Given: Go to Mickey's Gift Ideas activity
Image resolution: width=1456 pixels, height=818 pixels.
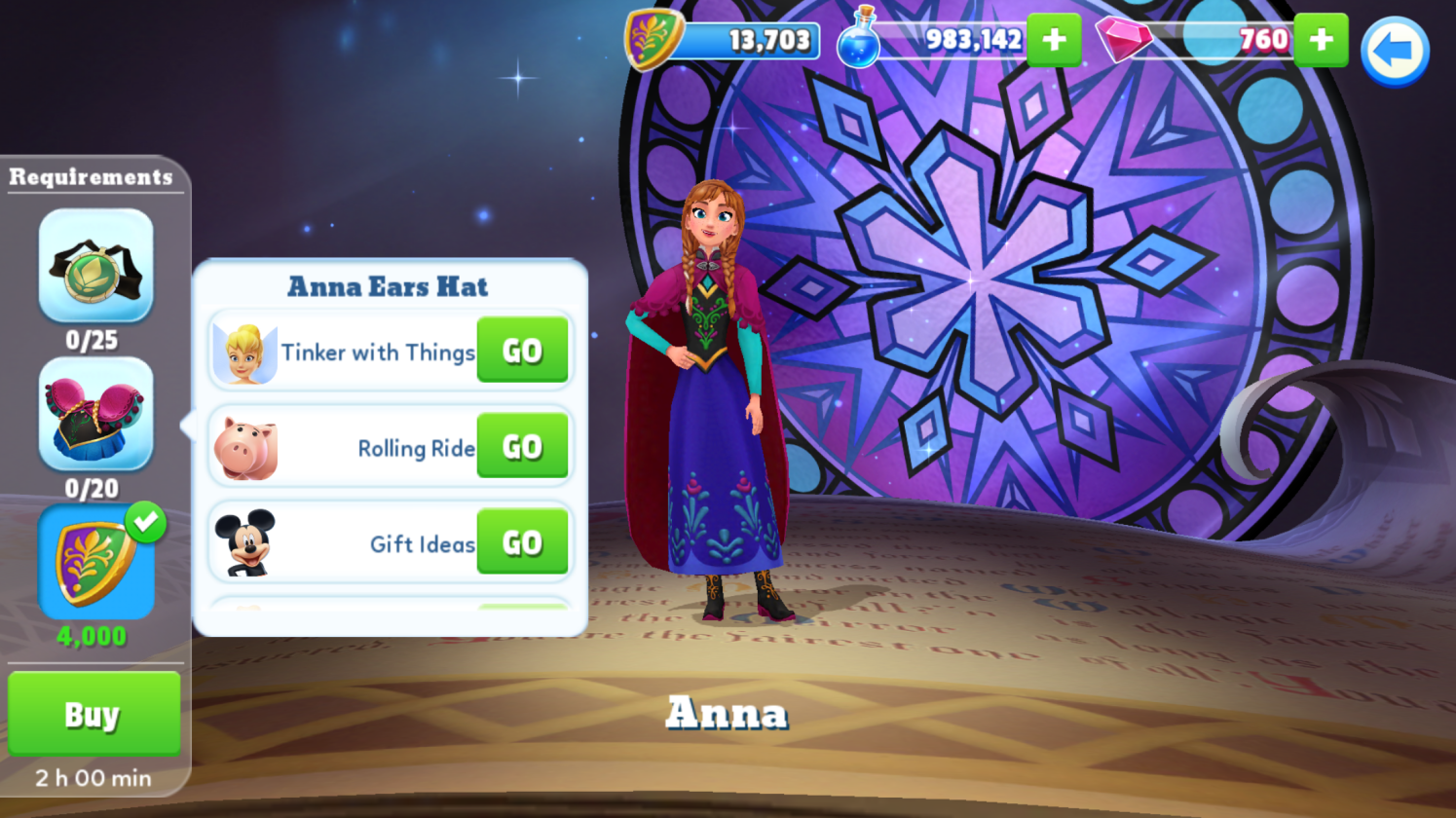Looking at the screenshot, I should [x=522, y=542].
